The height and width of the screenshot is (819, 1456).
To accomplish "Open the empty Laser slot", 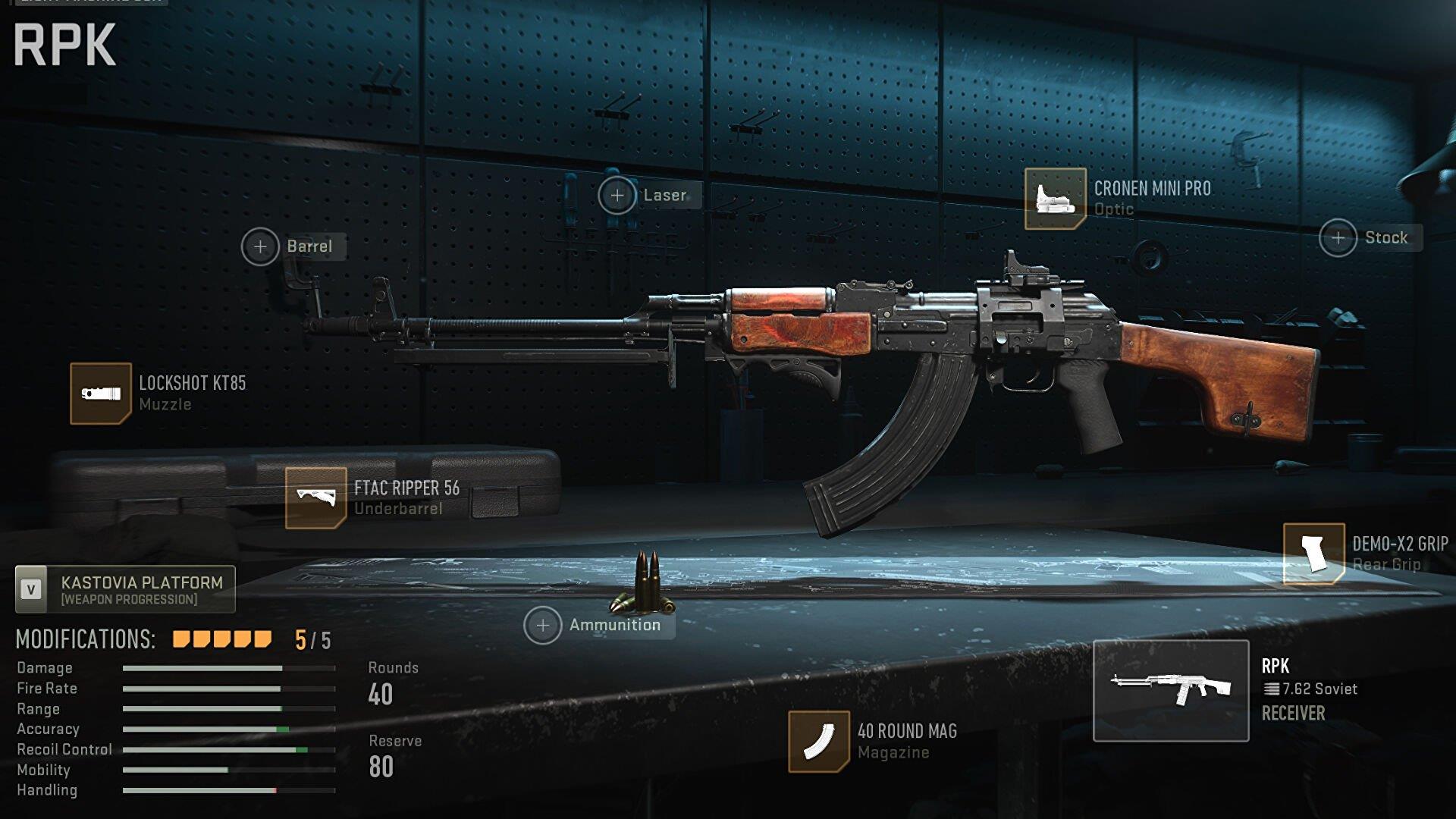I will (617, 196).
